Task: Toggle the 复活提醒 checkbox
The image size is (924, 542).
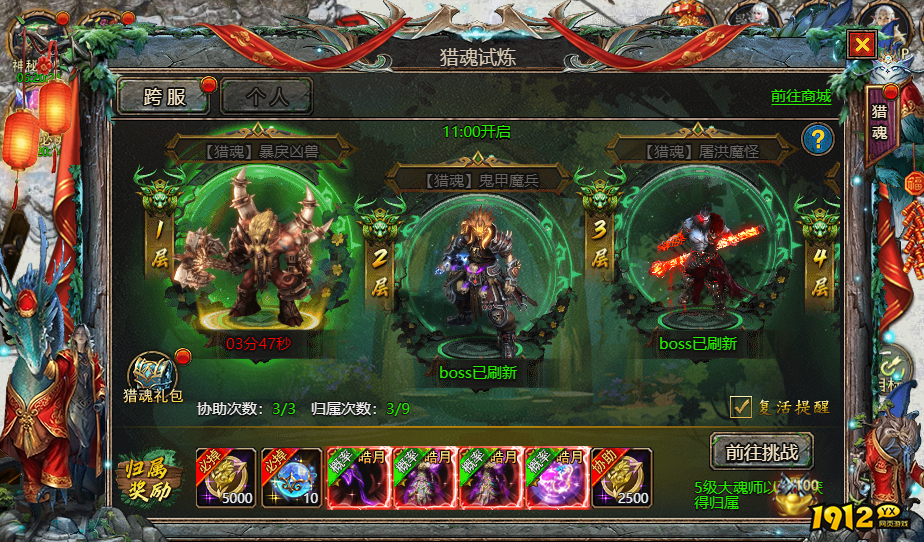Action: tap(741, 407)
